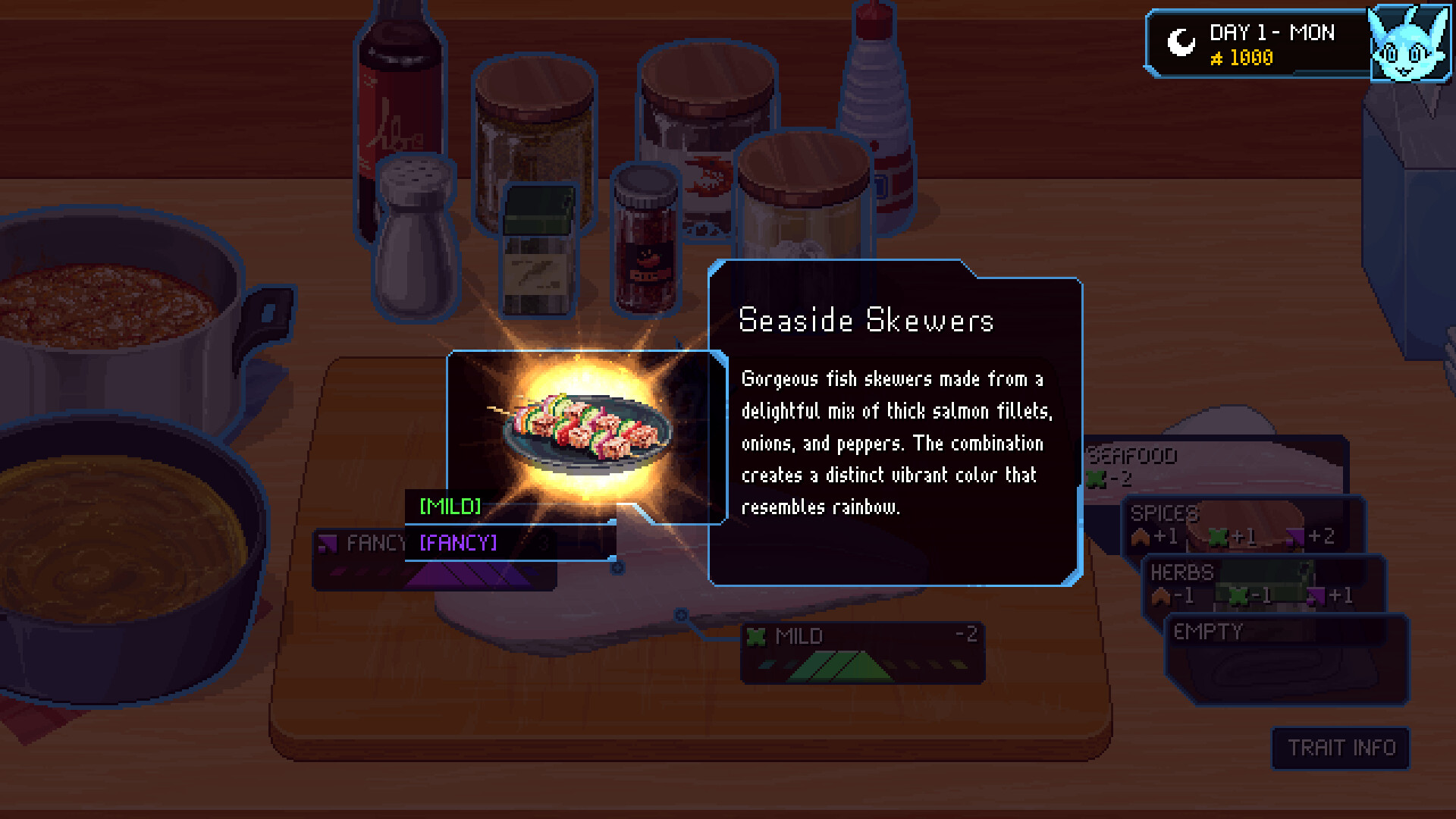1456x819 pixels.
Task: Toggle the [FANCY] trait tag
Action: tap(456, 543)
